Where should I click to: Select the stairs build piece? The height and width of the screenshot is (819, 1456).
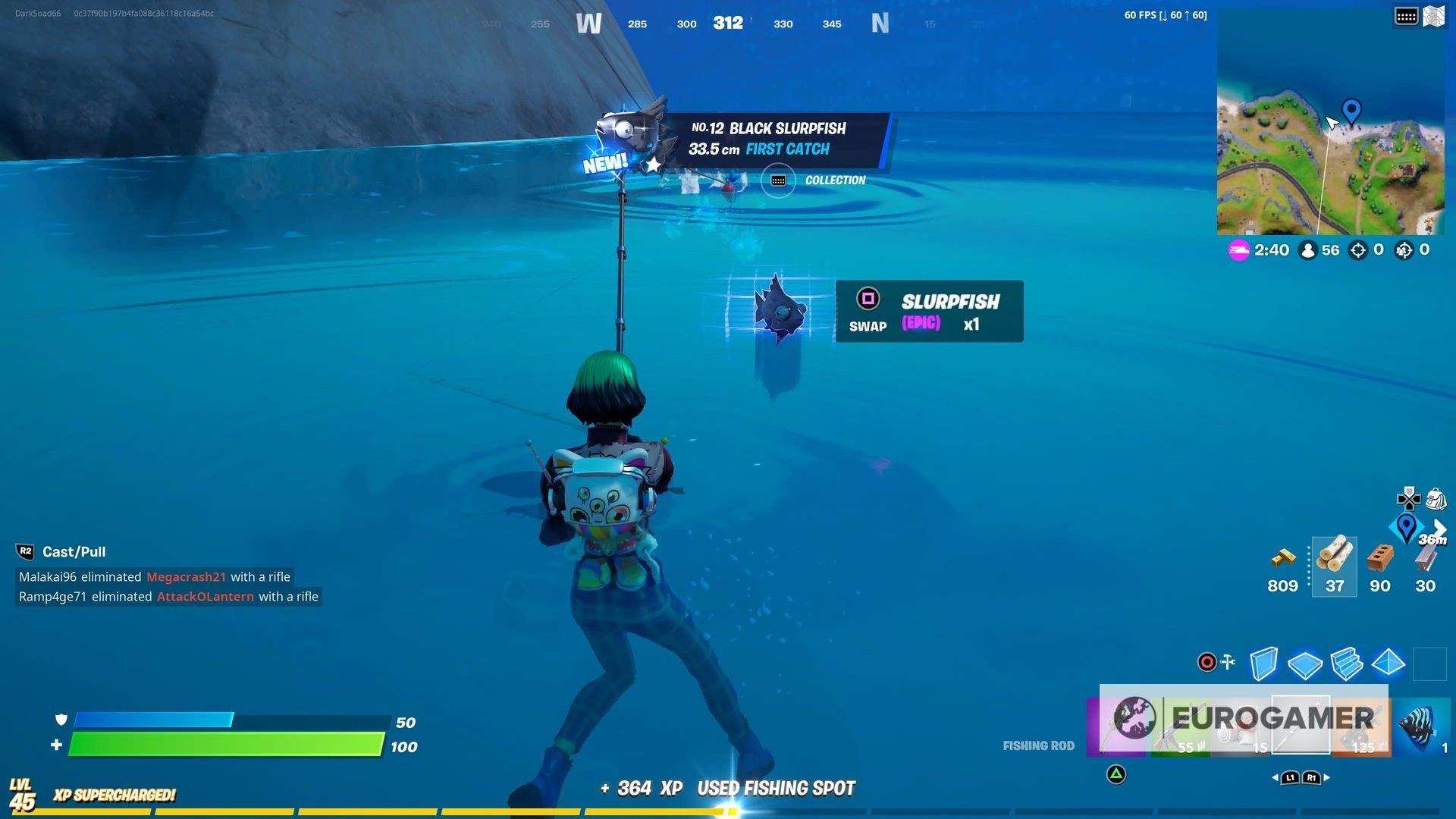1348,664
